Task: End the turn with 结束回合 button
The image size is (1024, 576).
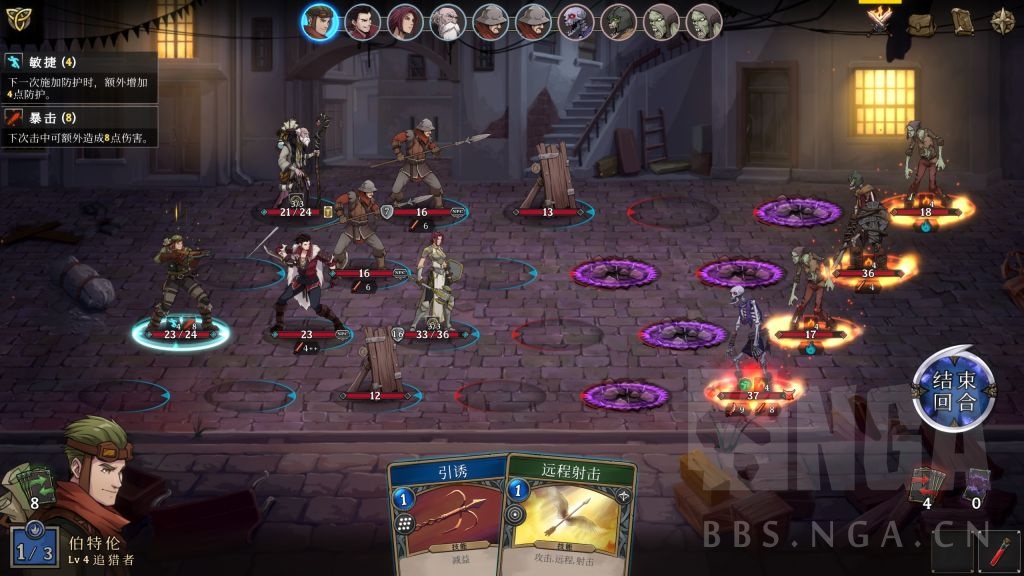Action: click(x=954, y=389)
